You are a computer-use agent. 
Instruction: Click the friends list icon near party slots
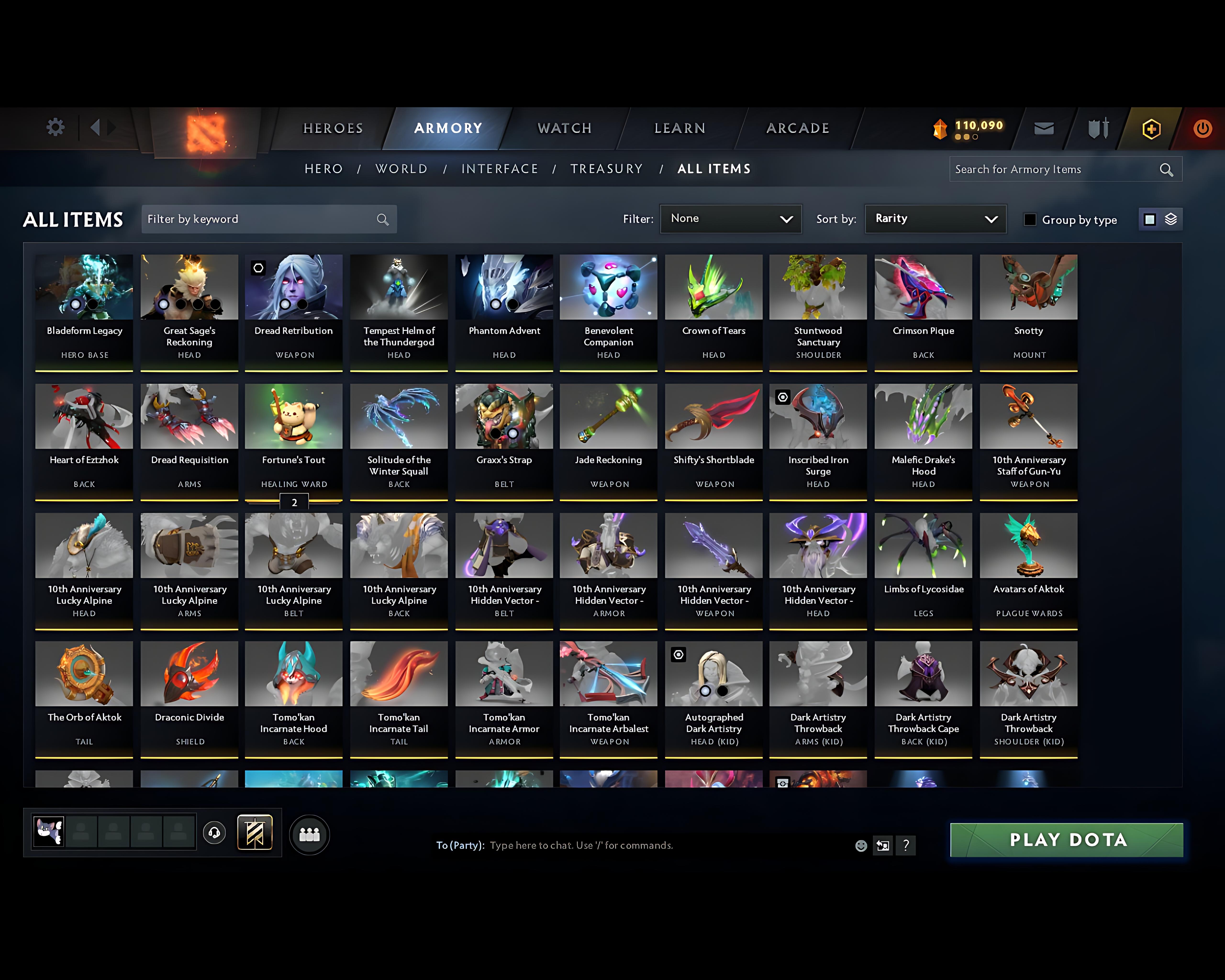tap(309, 834)
